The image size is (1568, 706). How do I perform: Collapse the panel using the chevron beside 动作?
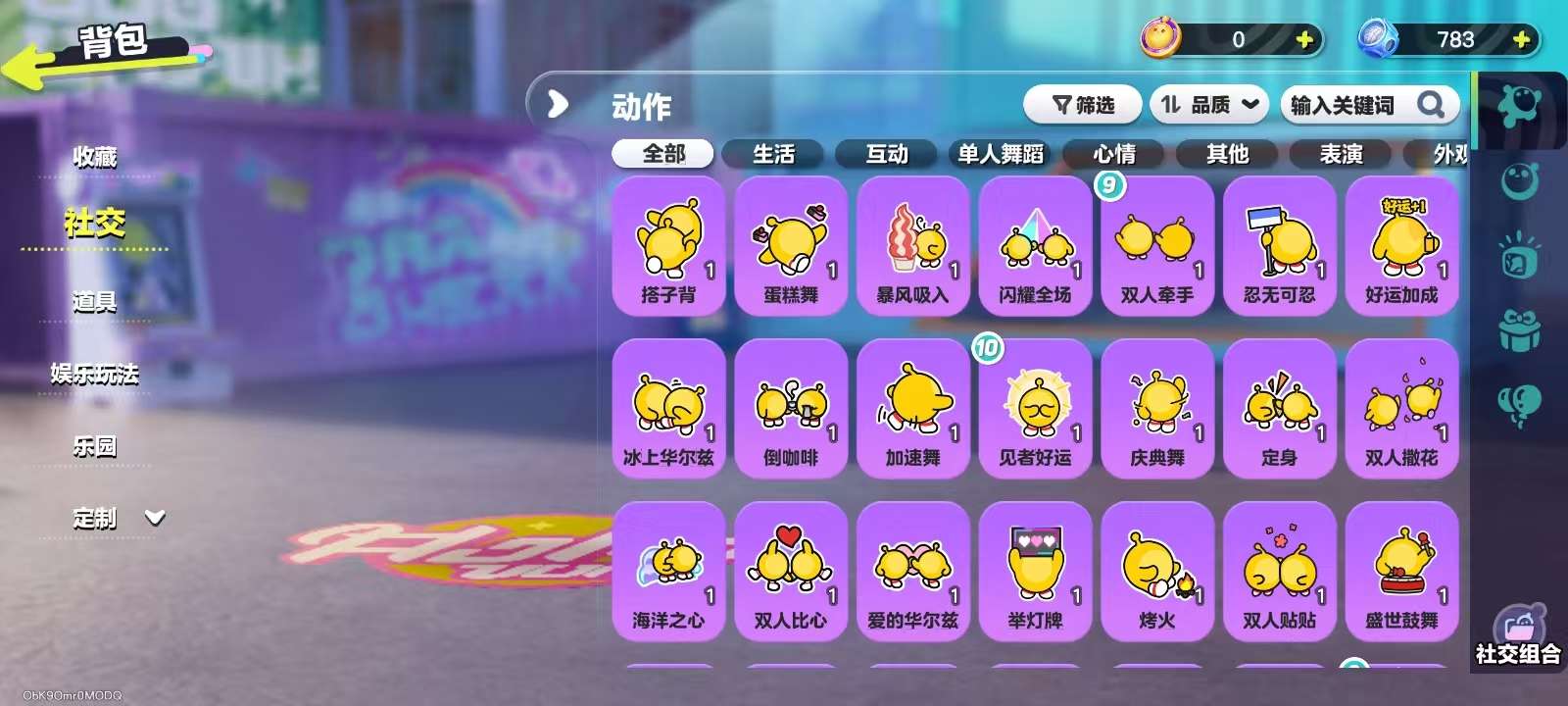pos(557,103)
